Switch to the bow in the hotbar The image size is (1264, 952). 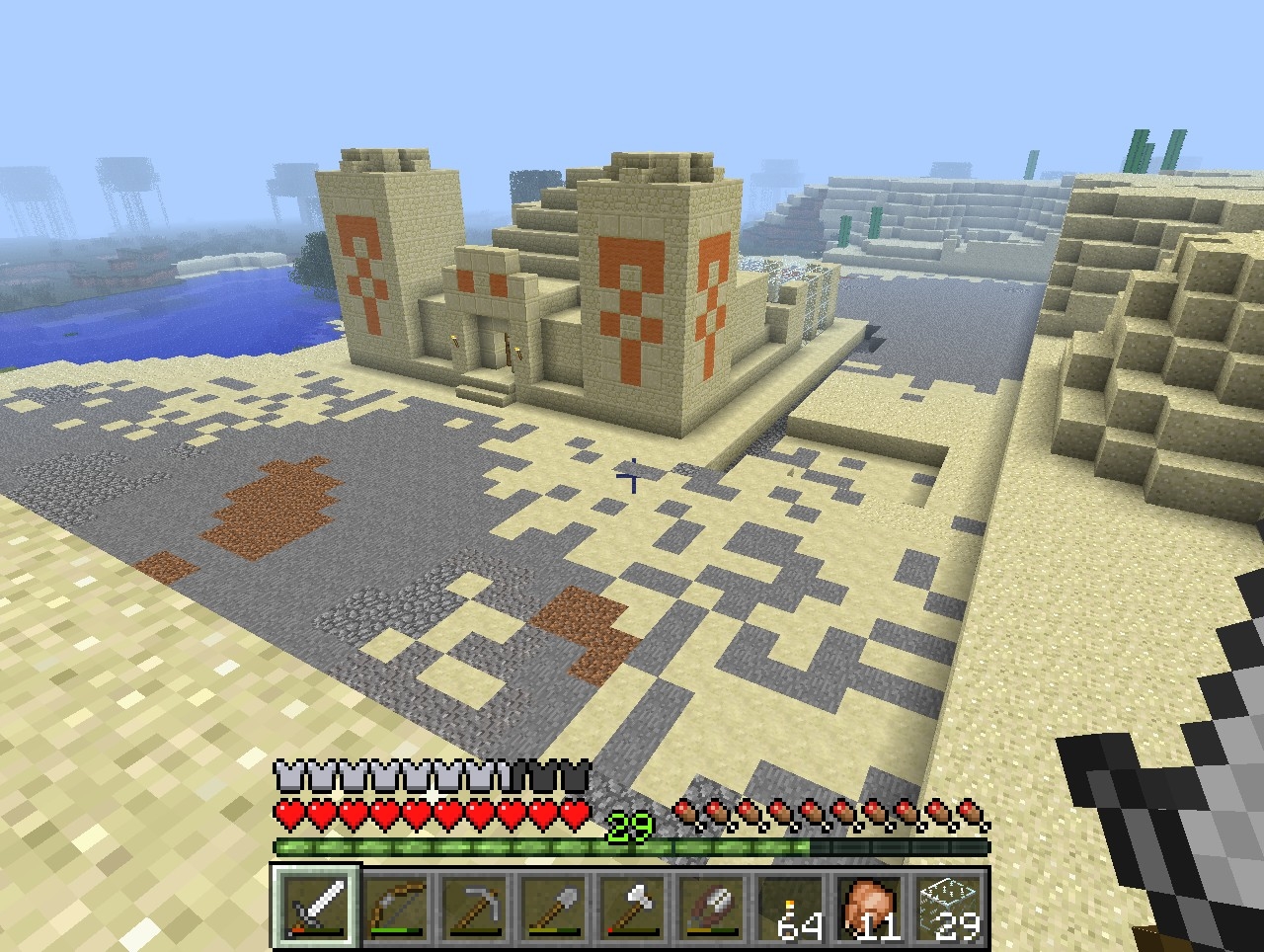pos(395,906)
